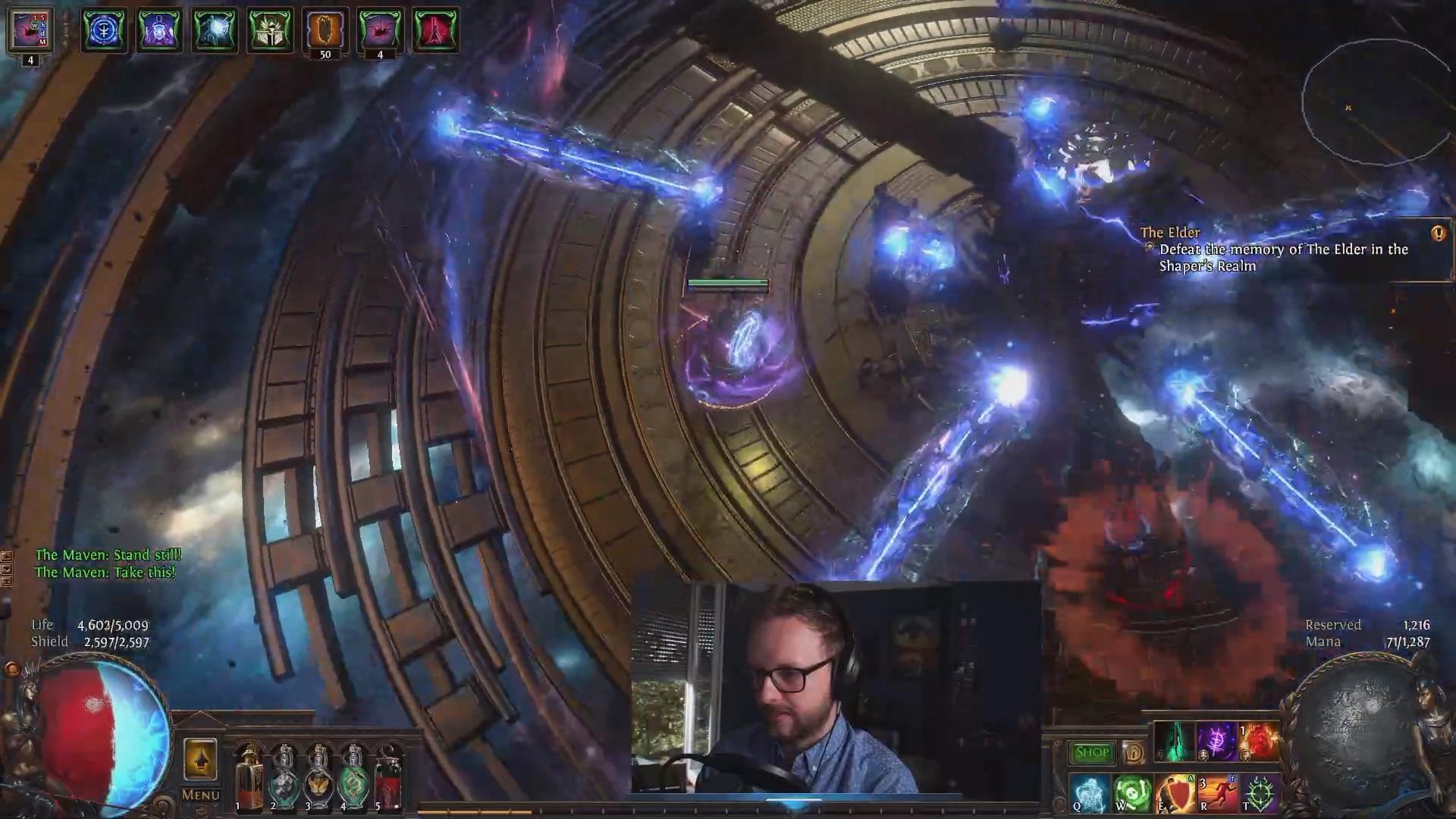Open the game Menu
Viewport: 1456px width, 819px height.
coord(200,795)
